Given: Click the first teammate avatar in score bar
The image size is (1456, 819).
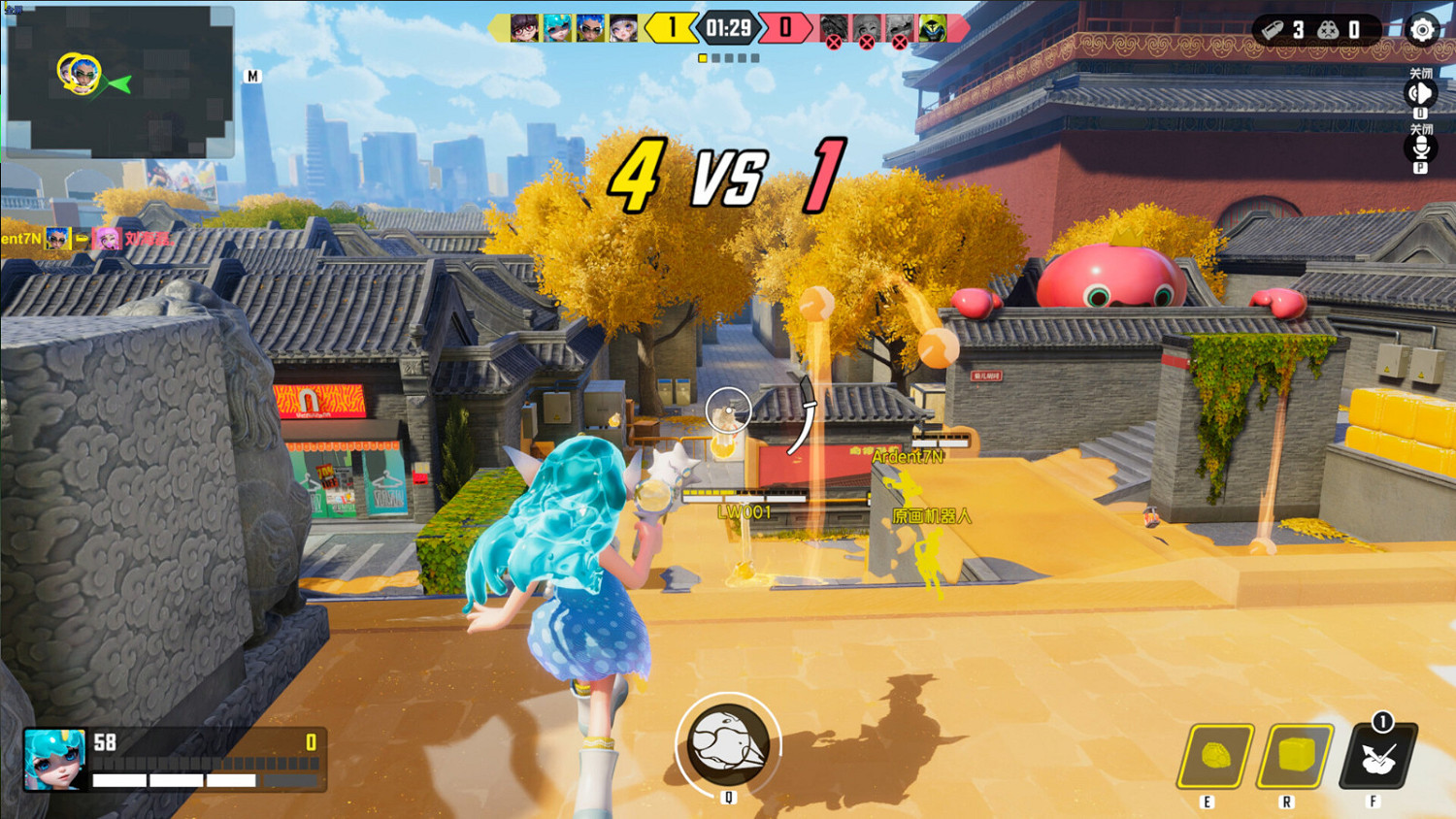Looking at the screenshot, I should pos(522,28).
